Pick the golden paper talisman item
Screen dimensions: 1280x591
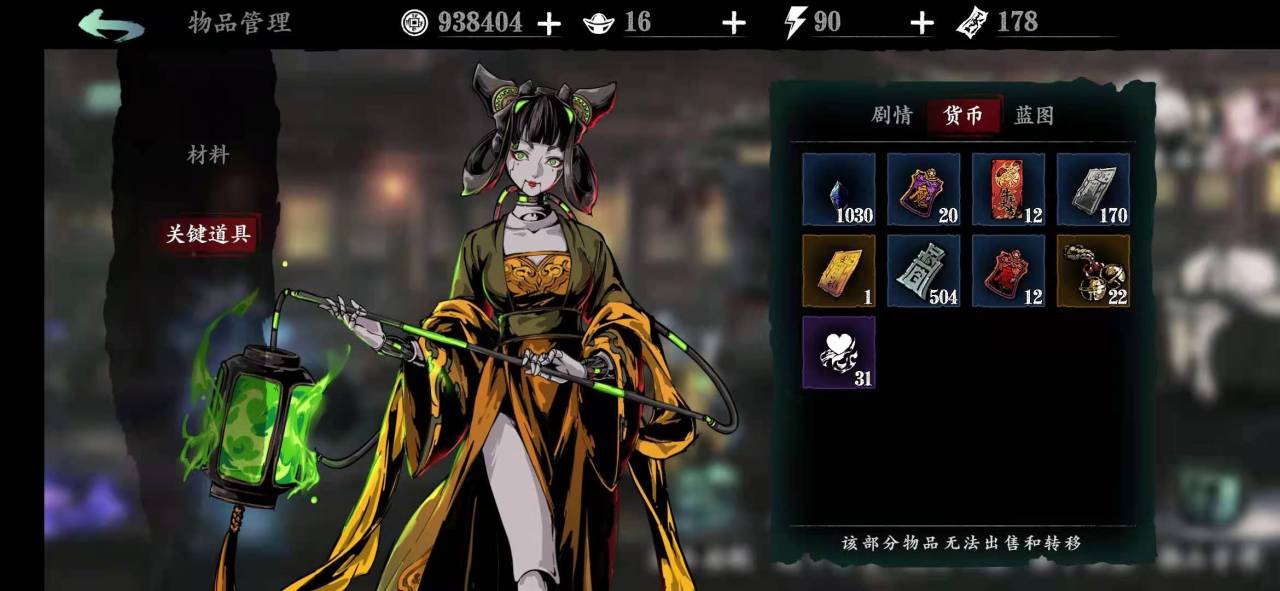point(838,271)
